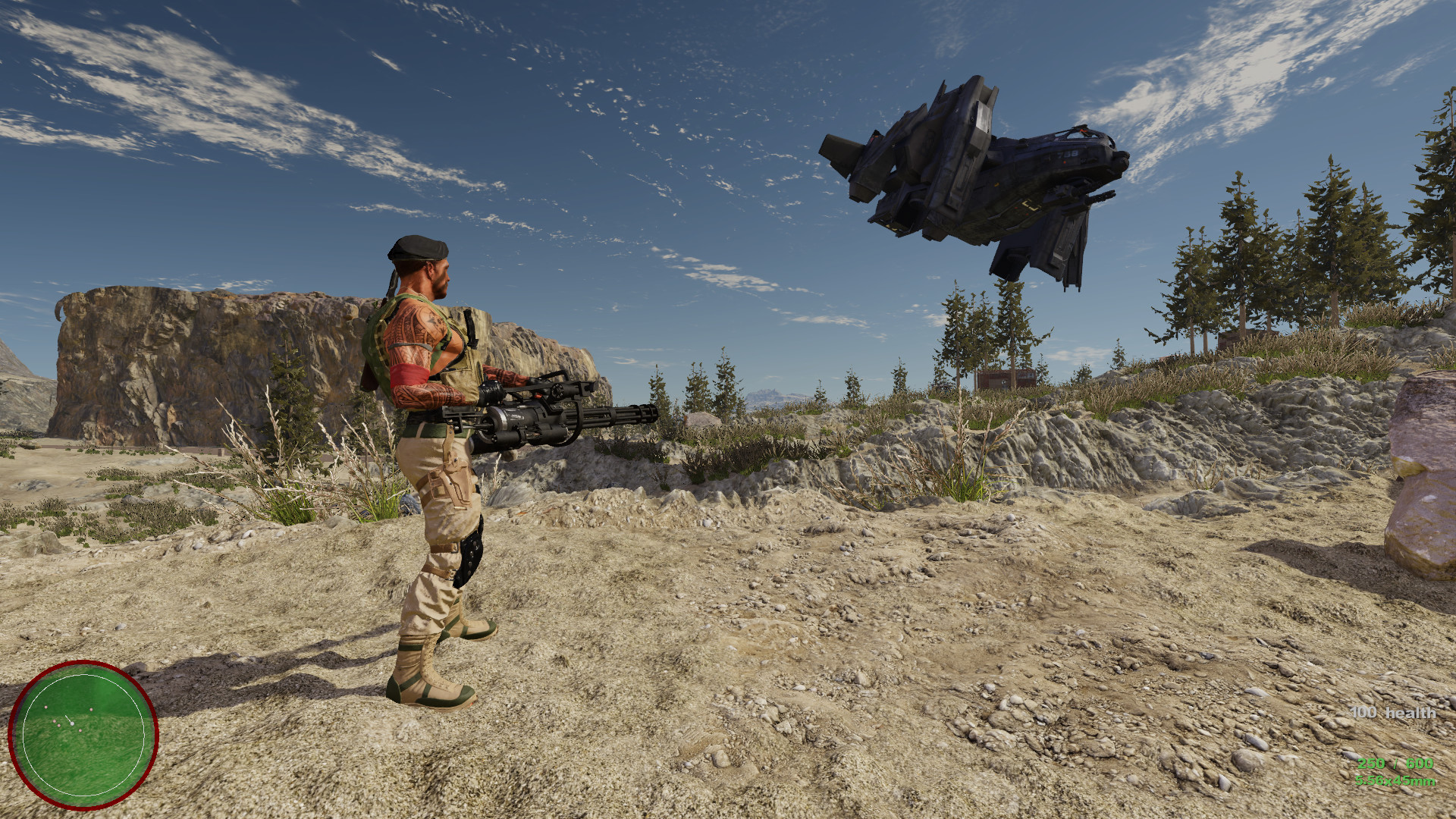The image size is (1456, 819).
Task: Click the upper-right pink blip in the minimap
Action: [91, 709]
